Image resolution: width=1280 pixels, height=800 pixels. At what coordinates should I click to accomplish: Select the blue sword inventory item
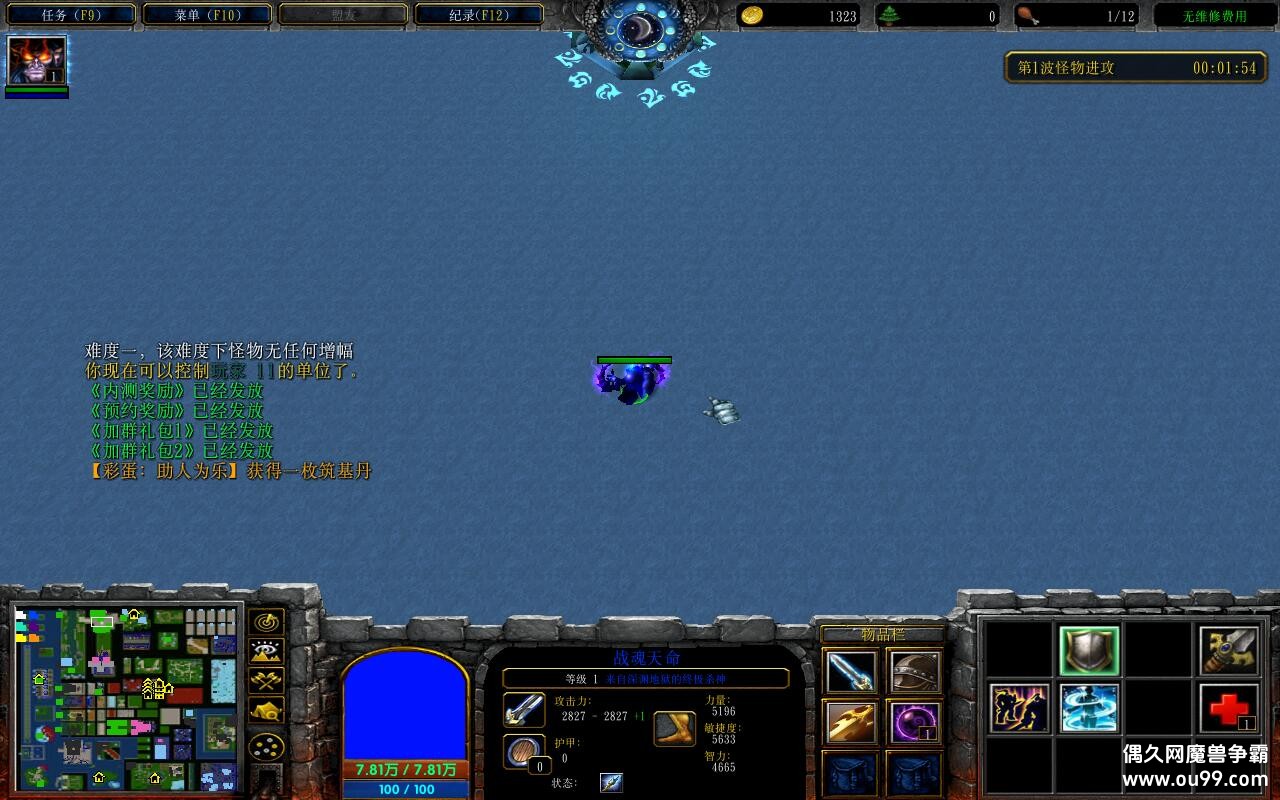pos(852,672)
